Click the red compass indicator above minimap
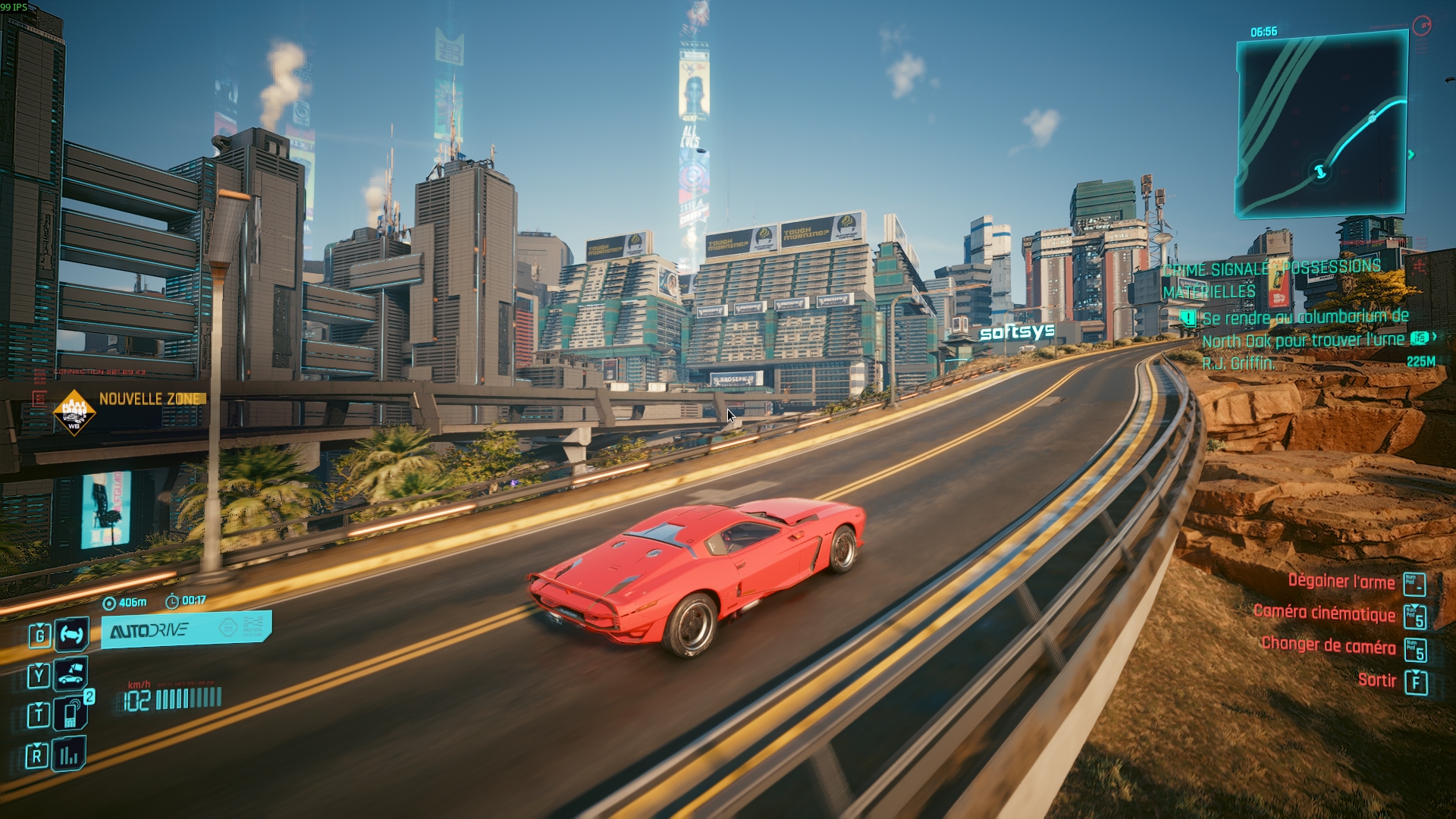Viewport: 1456px width, 819px height. (1422, 26)
